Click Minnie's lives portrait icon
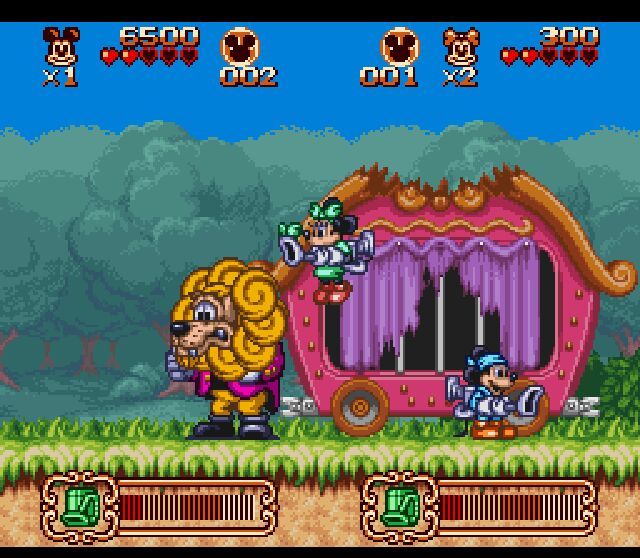Image resolution: width=640 pixels, height=558 pixels. click(x=461, y=46)
